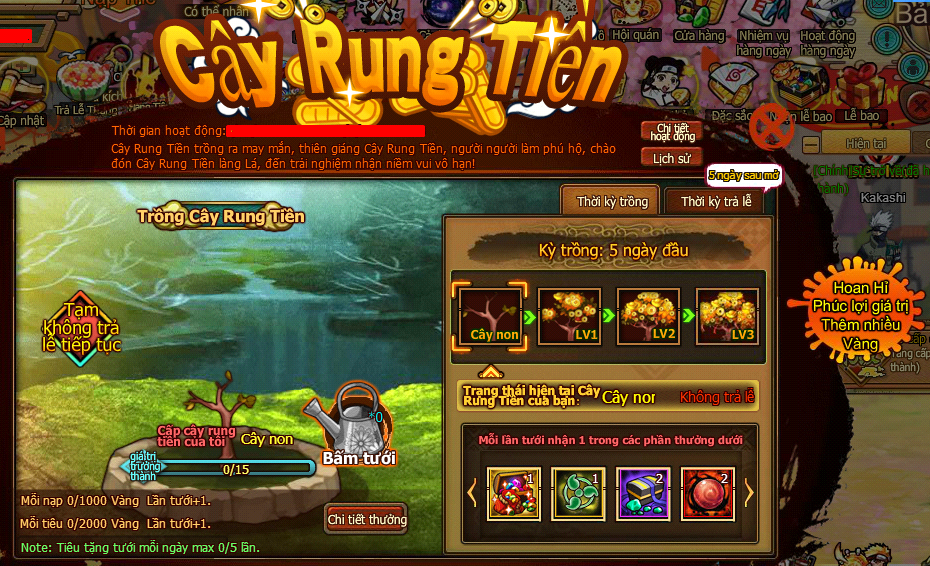This screenshot has height=566, width=930.
Task: Inspect the gem treasure chest reward
Action: pyautogui.click(x=514, y=494)
